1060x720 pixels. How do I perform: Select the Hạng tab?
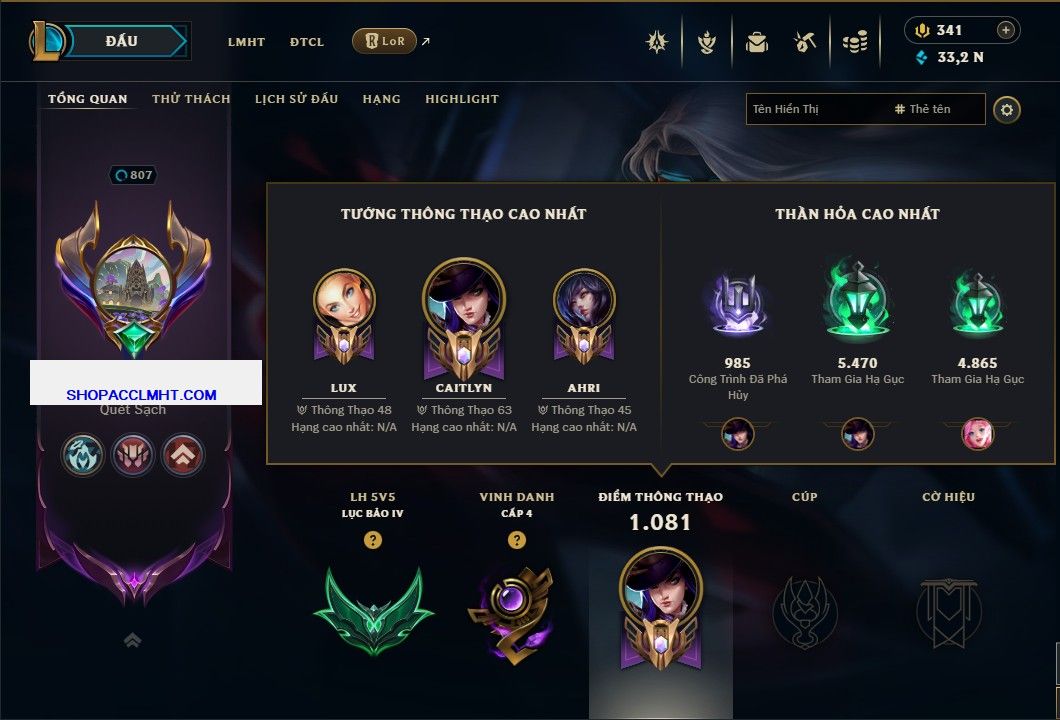click(x=381, y=99)
